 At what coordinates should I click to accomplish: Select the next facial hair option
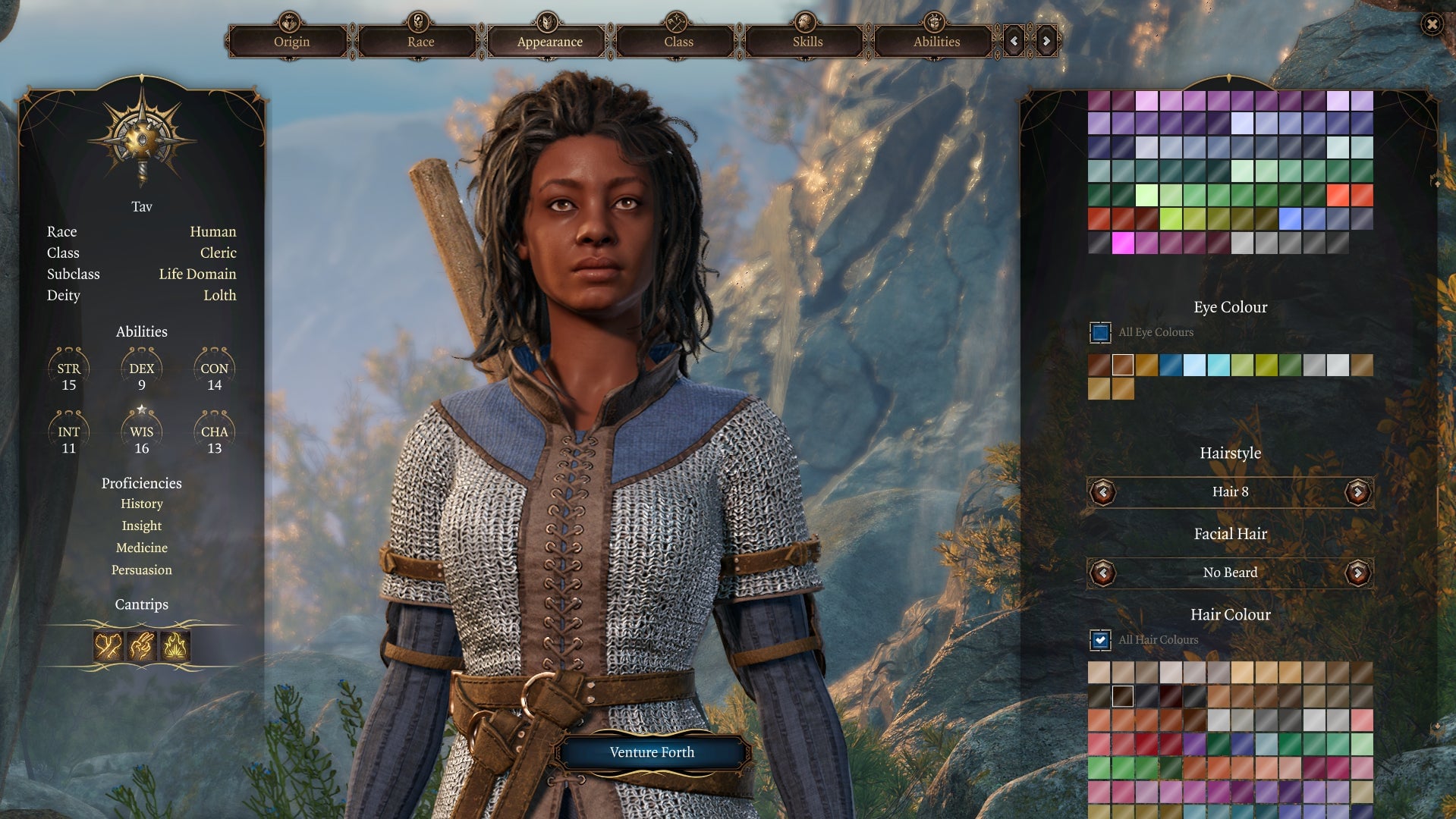(1357, 573)
